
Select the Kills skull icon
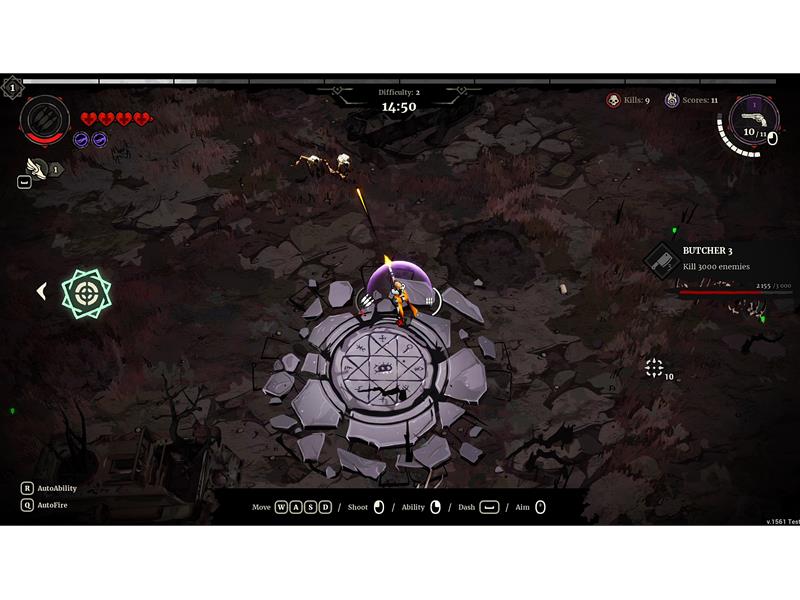point(613,100)
